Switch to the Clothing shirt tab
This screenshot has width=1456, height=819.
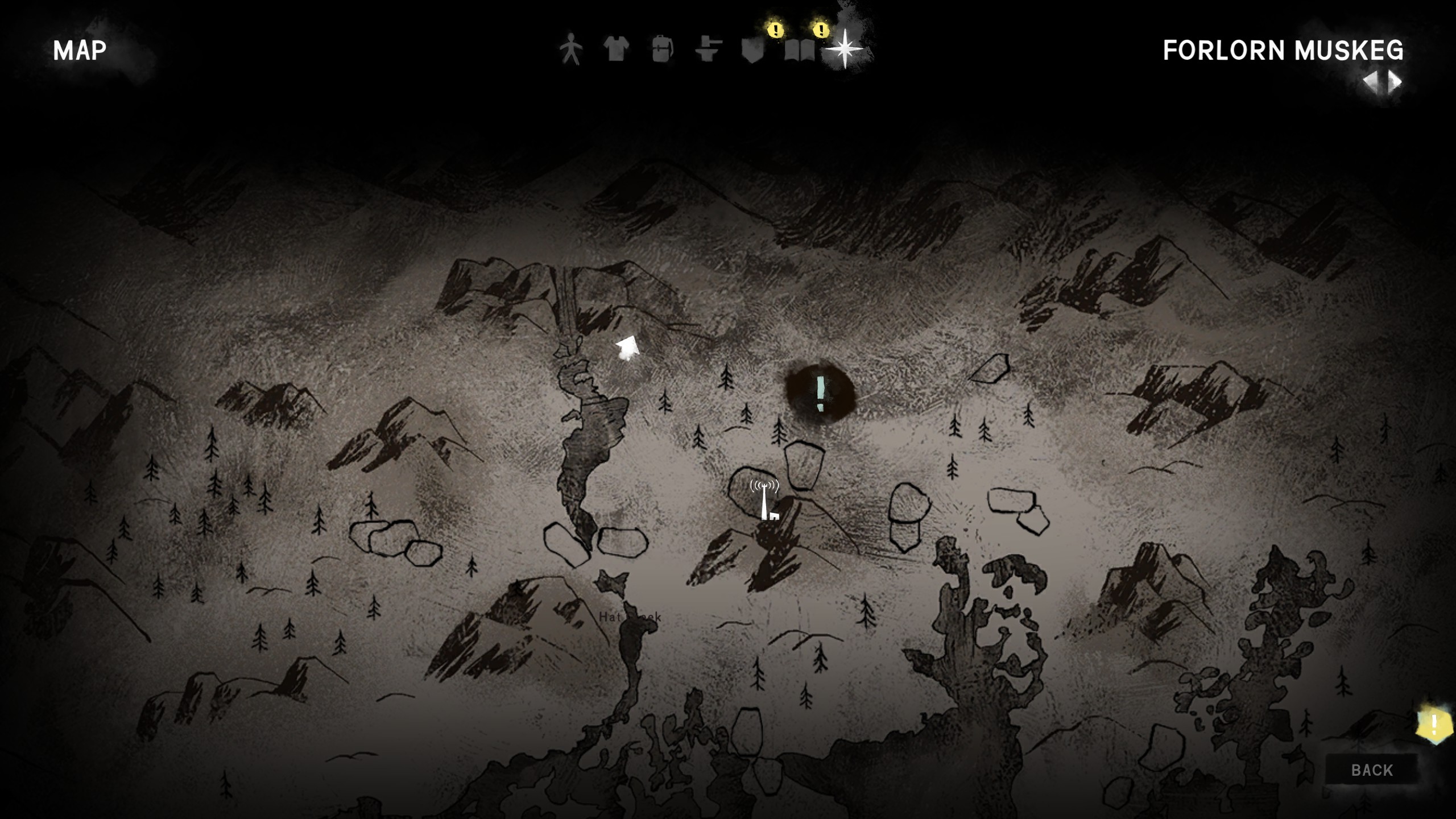tap(616, 49)
